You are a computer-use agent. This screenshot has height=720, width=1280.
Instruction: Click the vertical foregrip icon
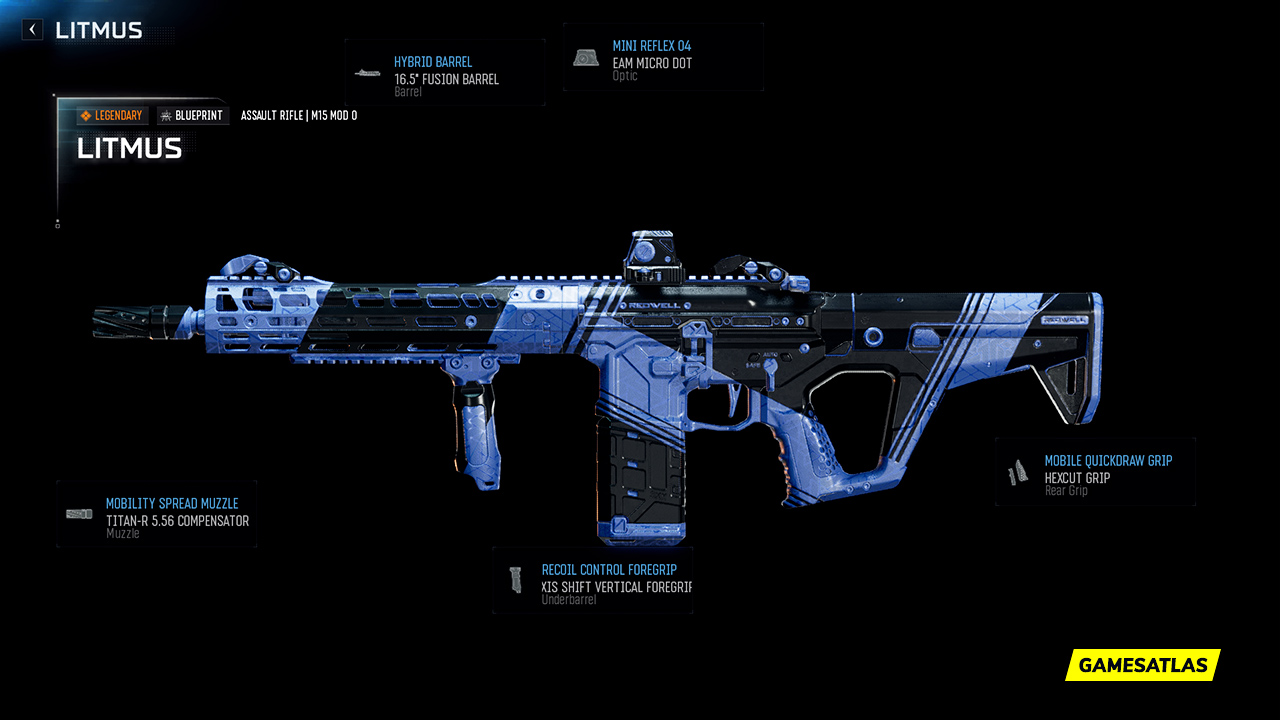517,580
